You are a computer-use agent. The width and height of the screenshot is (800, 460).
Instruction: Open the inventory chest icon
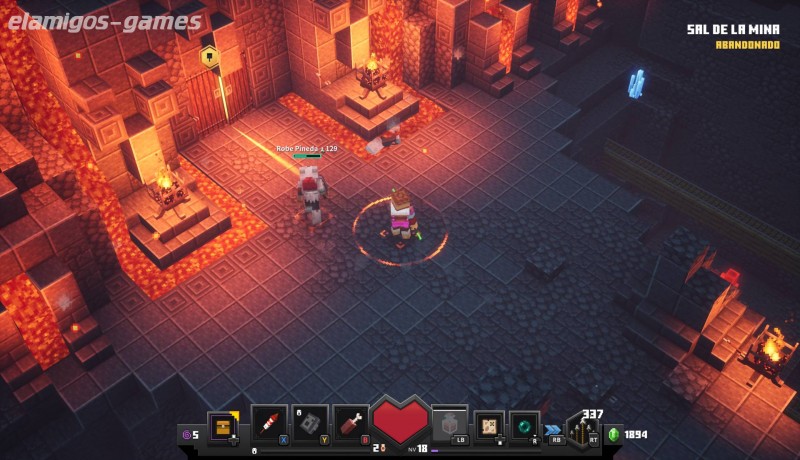coord(223,426)
